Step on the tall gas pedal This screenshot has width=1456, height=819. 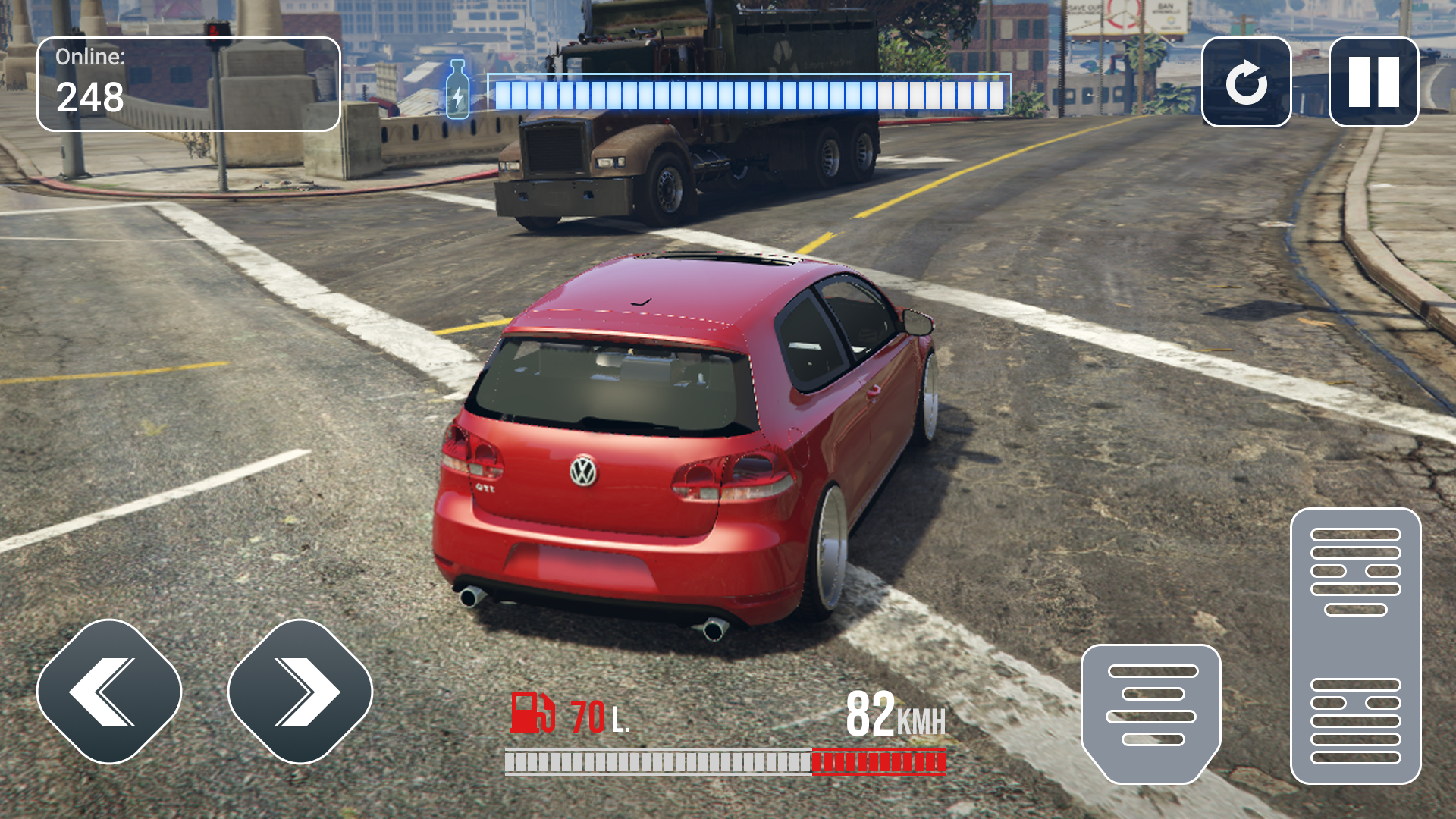pyautogui.click(x=1355, y=646)
